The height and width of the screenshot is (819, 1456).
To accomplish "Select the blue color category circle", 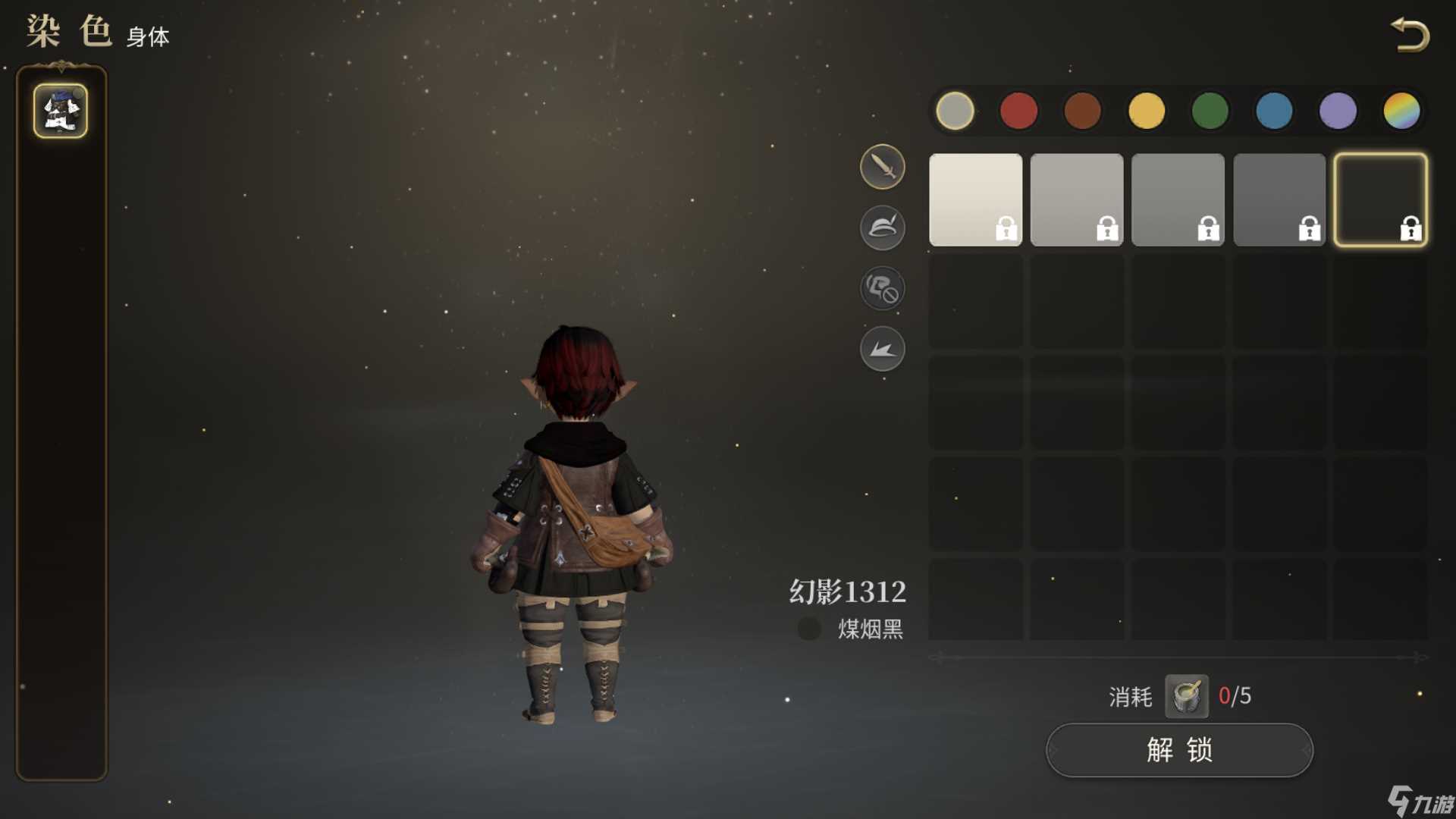I will [x=1274, y=110].
